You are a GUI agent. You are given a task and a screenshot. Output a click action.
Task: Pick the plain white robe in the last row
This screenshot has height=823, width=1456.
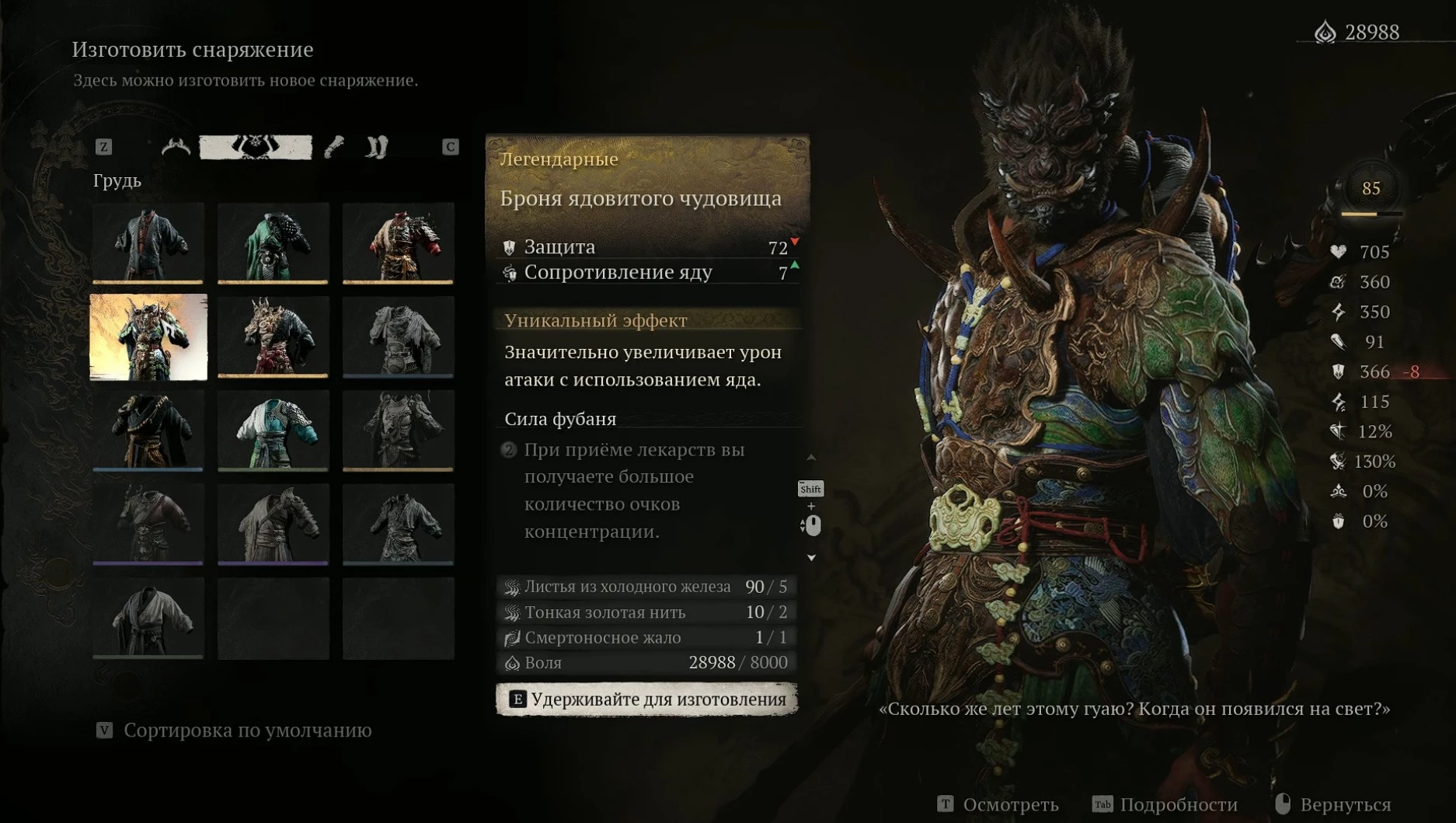[148, 618]
